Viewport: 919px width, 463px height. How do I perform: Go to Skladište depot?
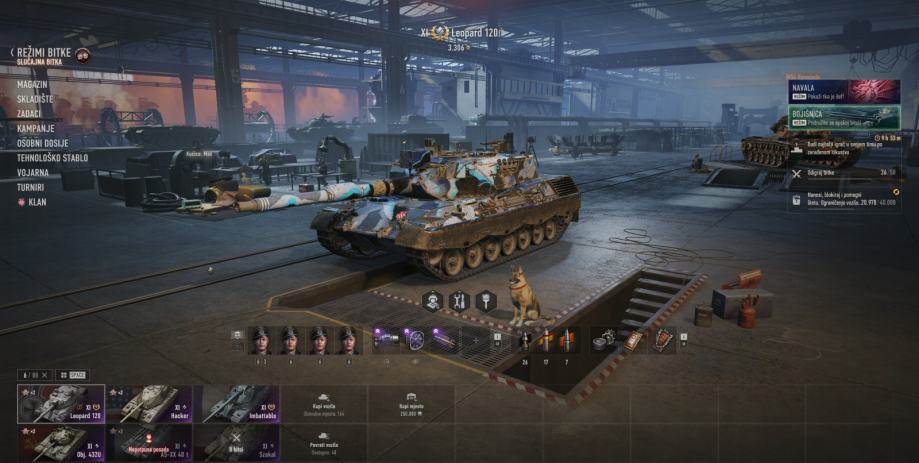point(35,99)
